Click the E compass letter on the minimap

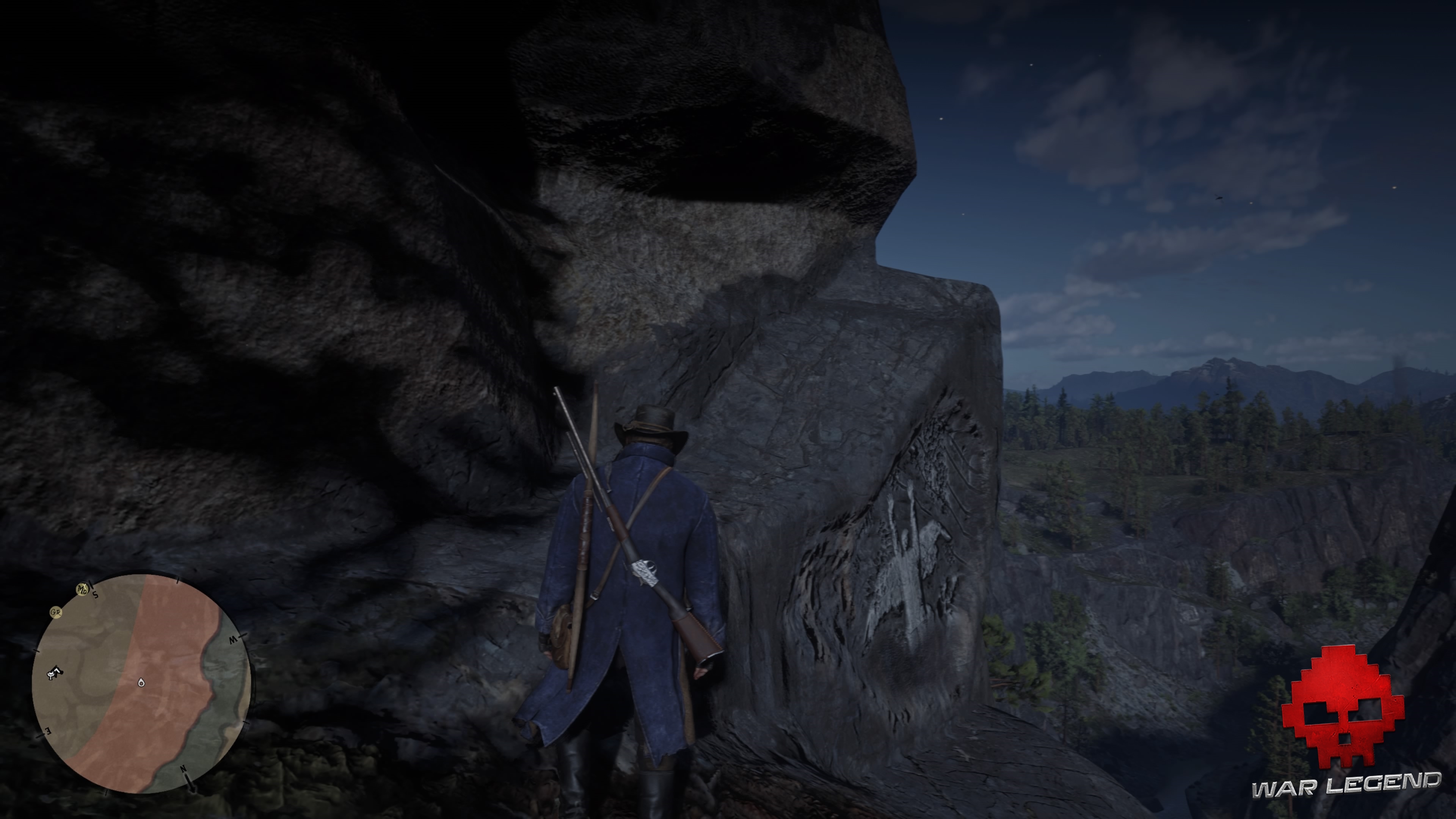pyautogui.click(x=48, y=731)
